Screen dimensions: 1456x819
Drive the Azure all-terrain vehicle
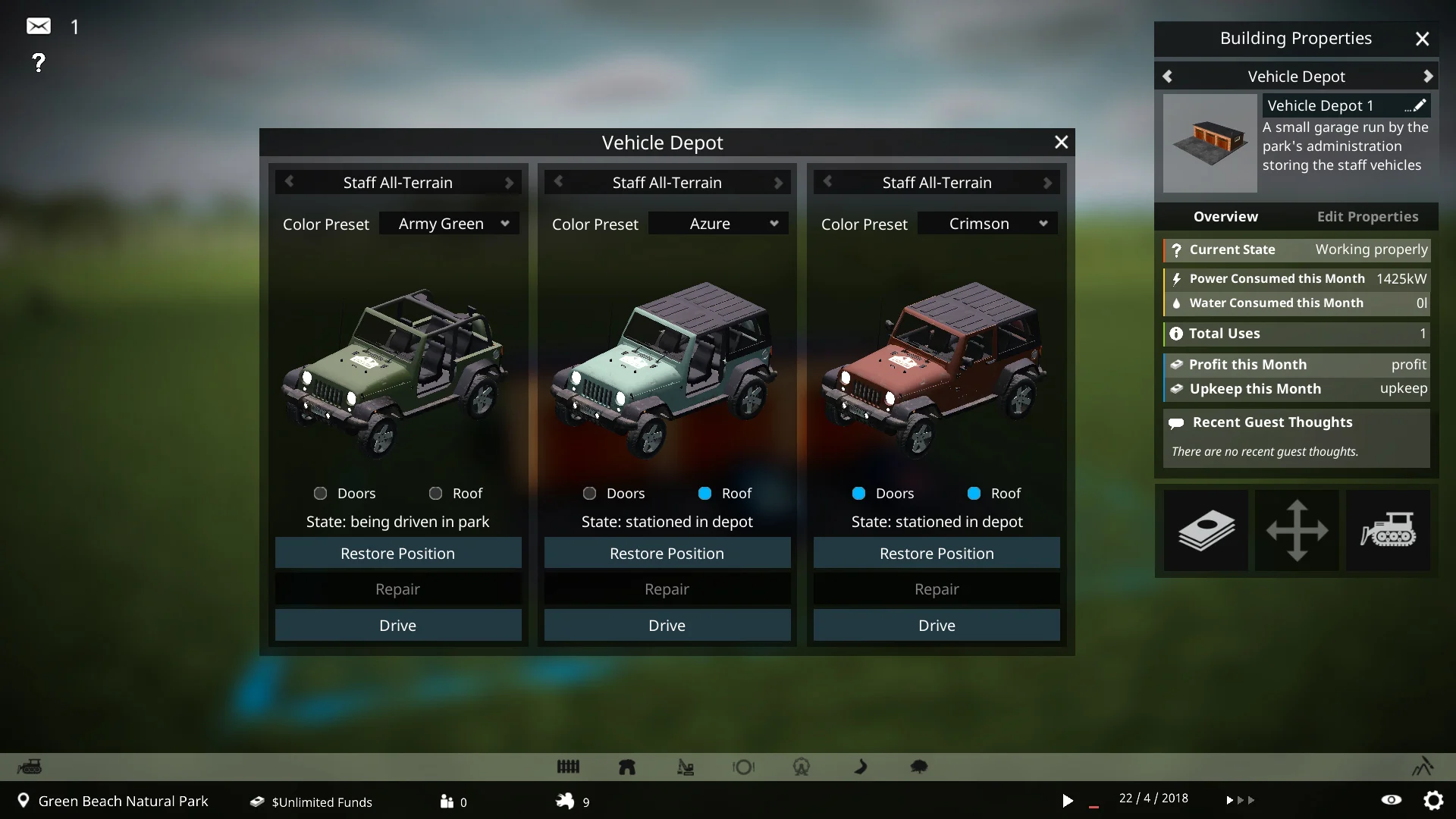pyautogui.click(x=667, y=626)
